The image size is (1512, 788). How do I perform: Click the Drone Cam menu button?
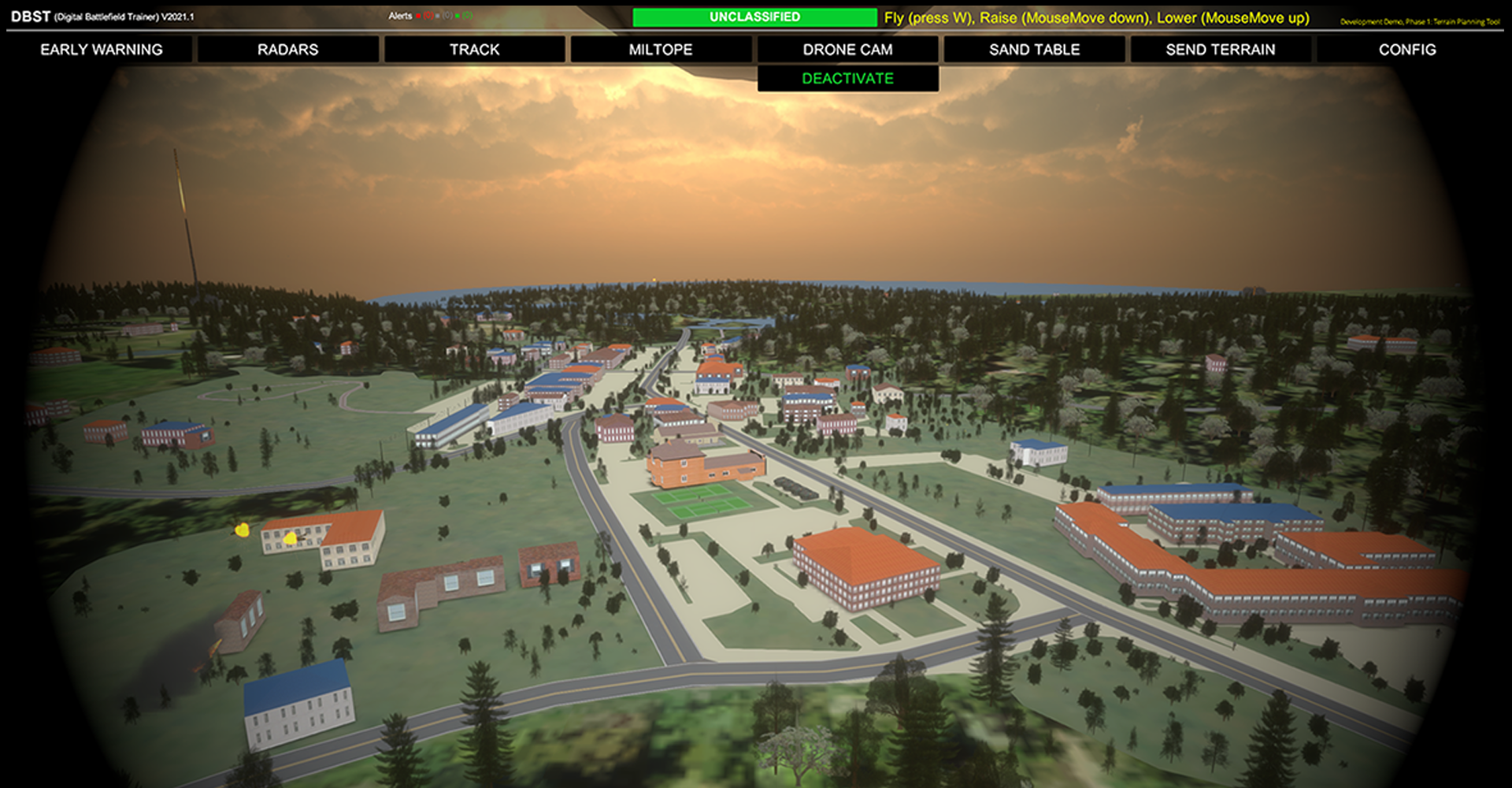tap(847, 50)
